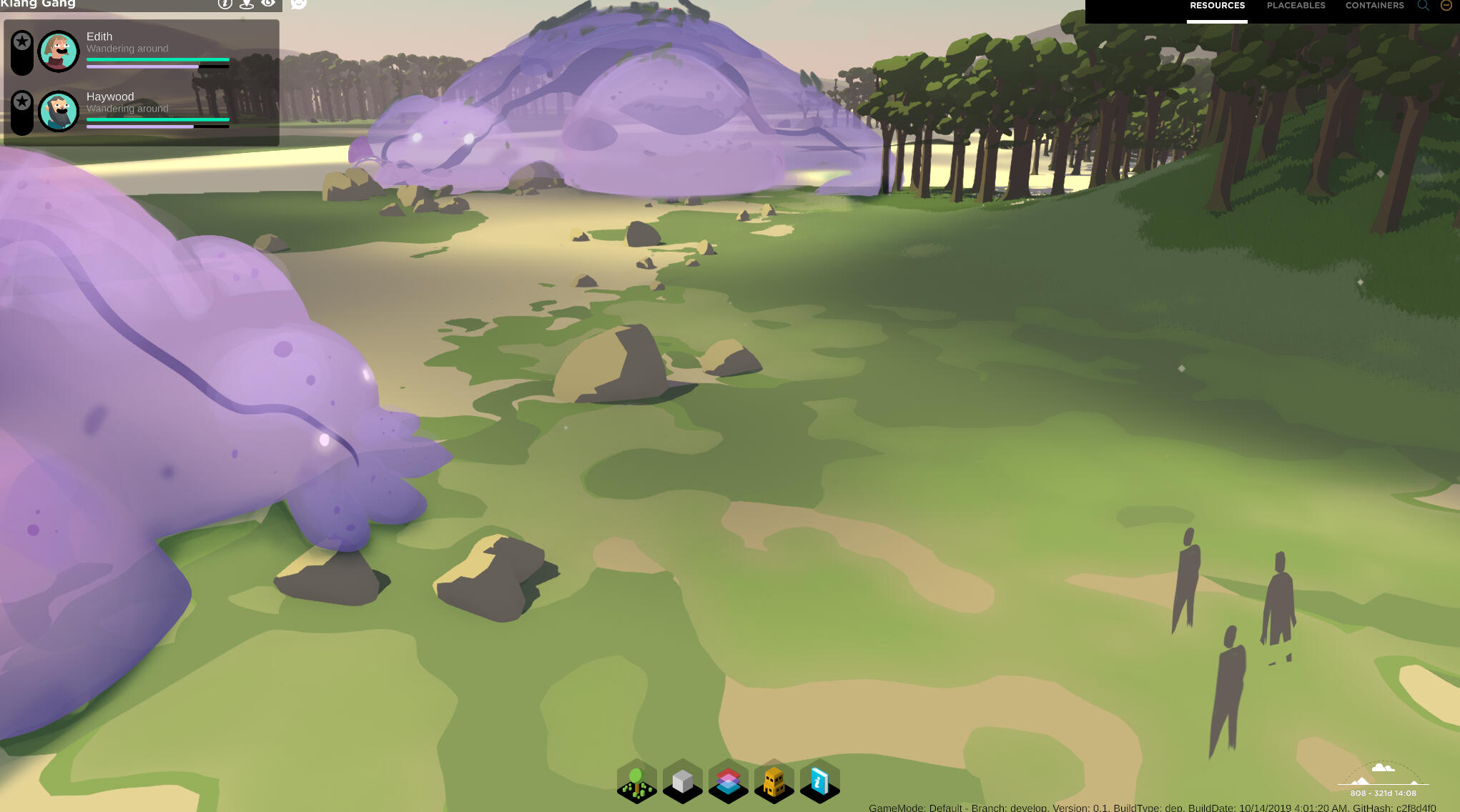Open the Klang Gang info icon
Screen dimensions: 1460x812
225,4
